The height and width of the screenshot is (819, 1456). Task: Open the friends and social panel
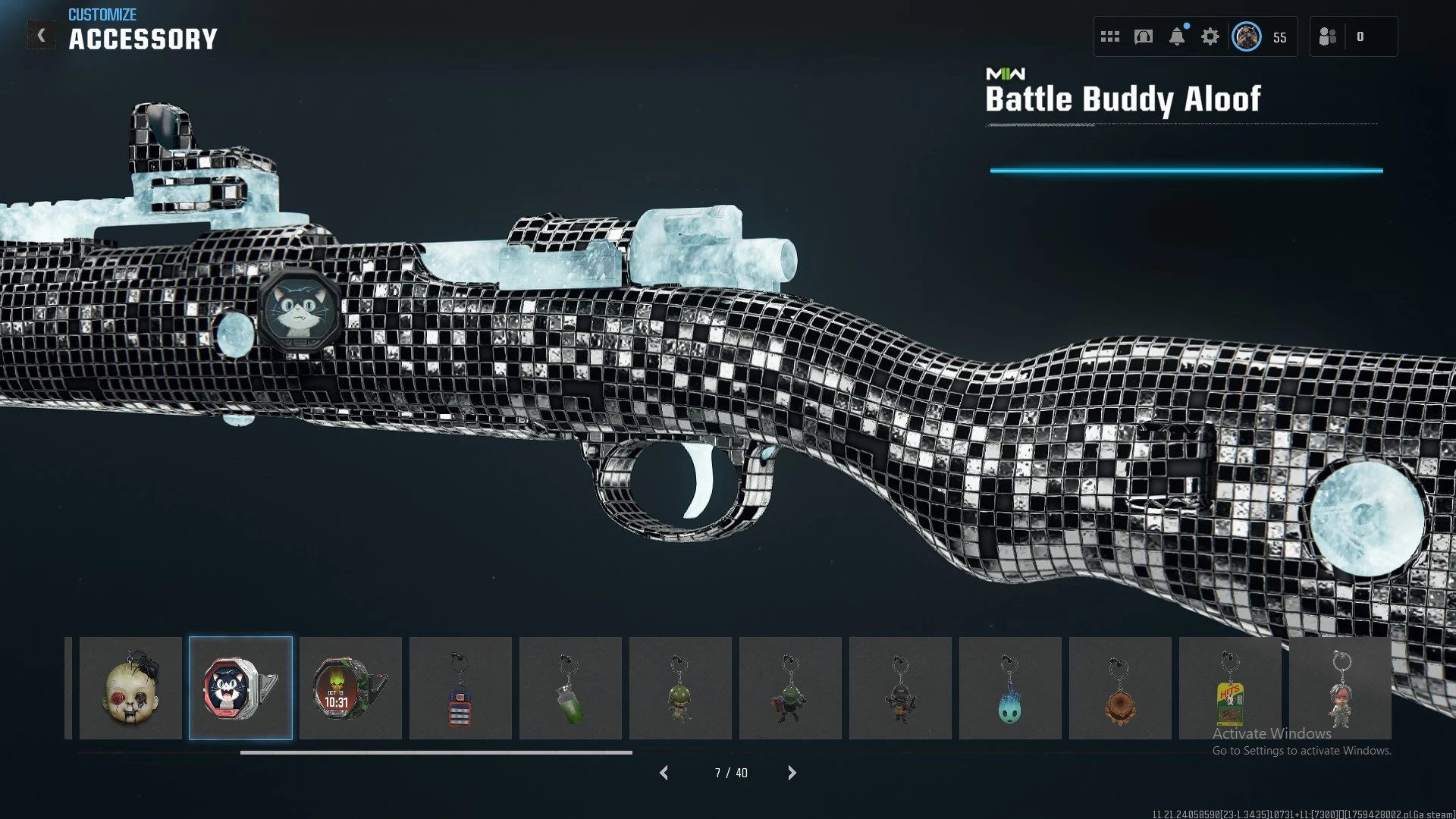1328,36
